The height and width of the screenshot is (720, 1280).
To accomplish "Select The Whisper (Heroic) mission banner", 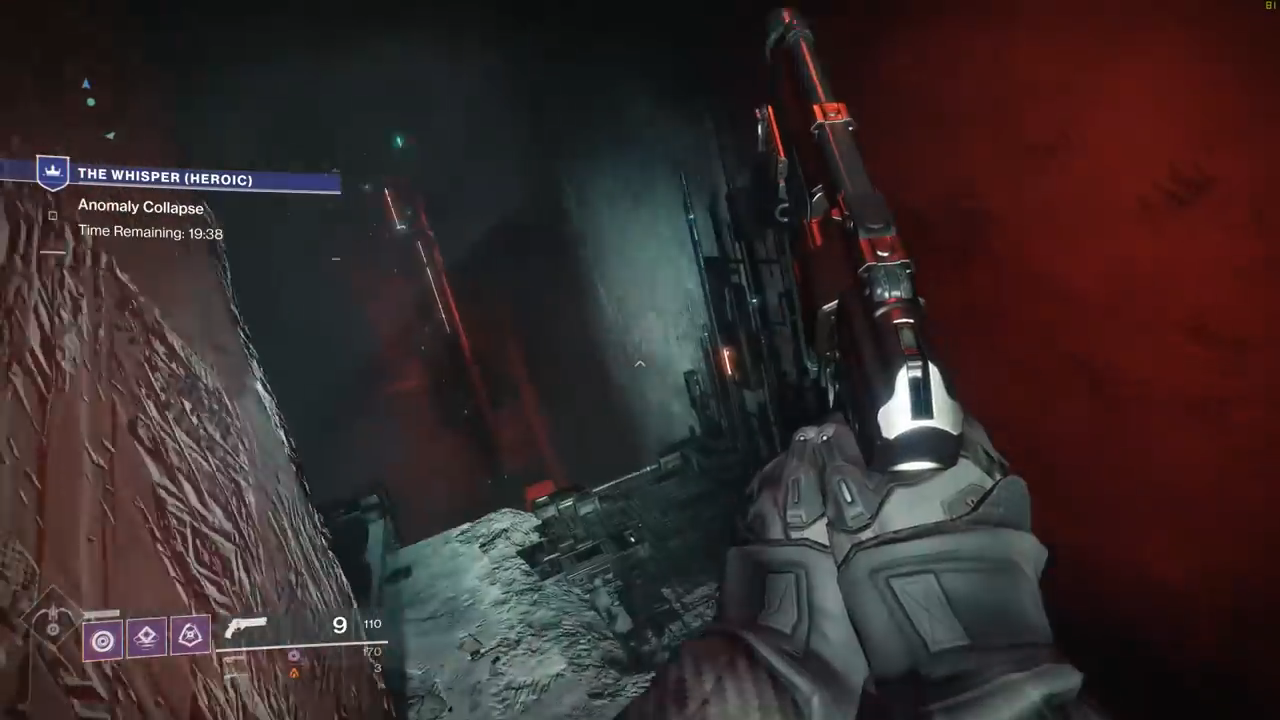I will (x=165, y=177).
